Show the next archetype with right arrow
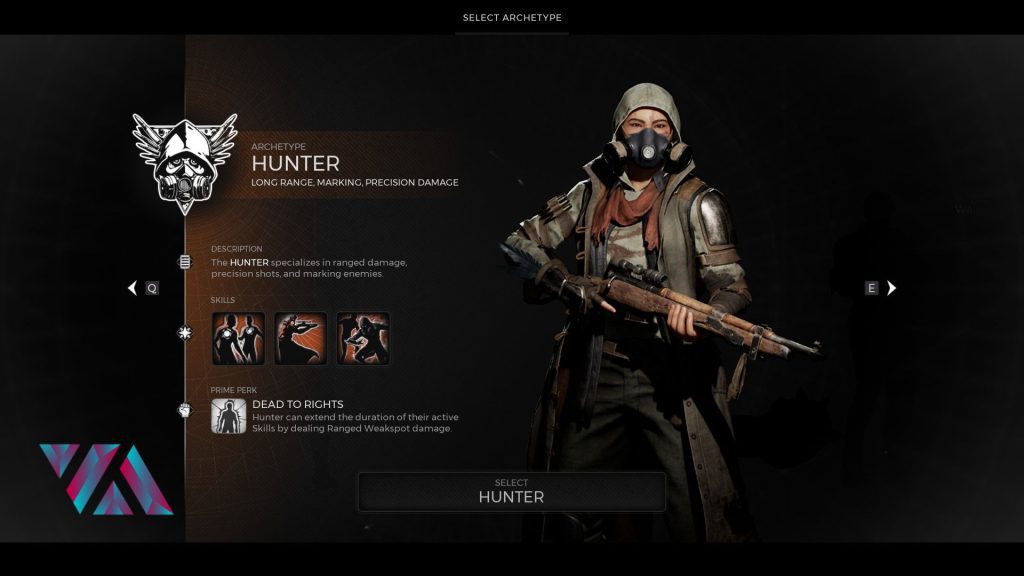 point(892,288)
